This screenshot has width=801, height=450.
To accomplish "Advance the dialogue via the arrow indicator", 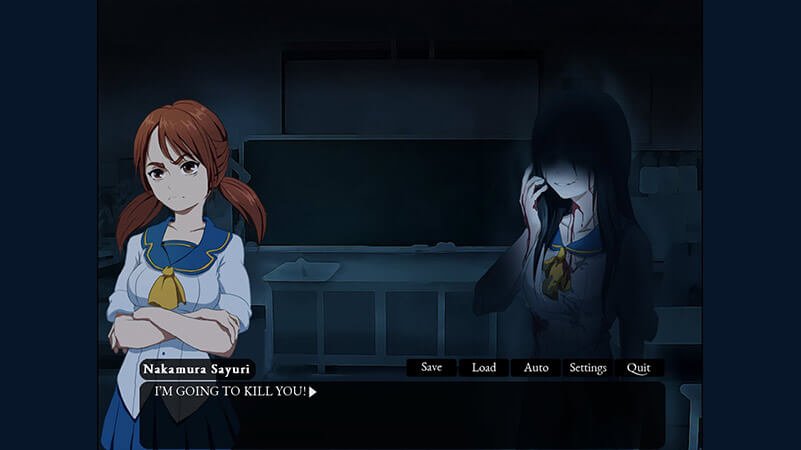I will [x=313, y=392].
